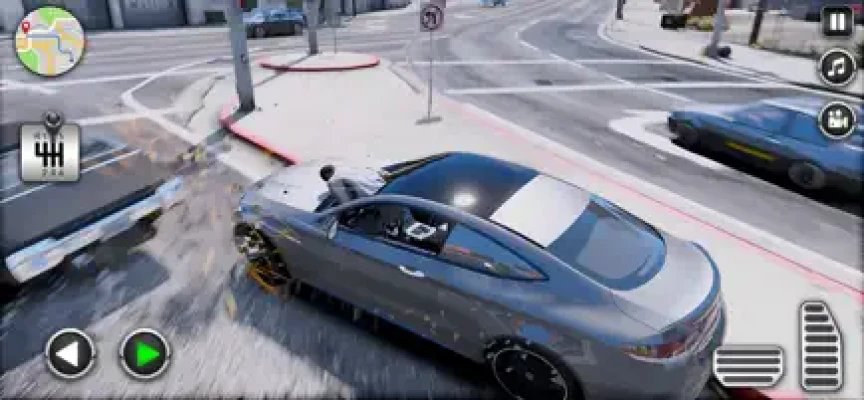Toggle the music note button
This screenshot has width=864, height=400.
(837, 67)
